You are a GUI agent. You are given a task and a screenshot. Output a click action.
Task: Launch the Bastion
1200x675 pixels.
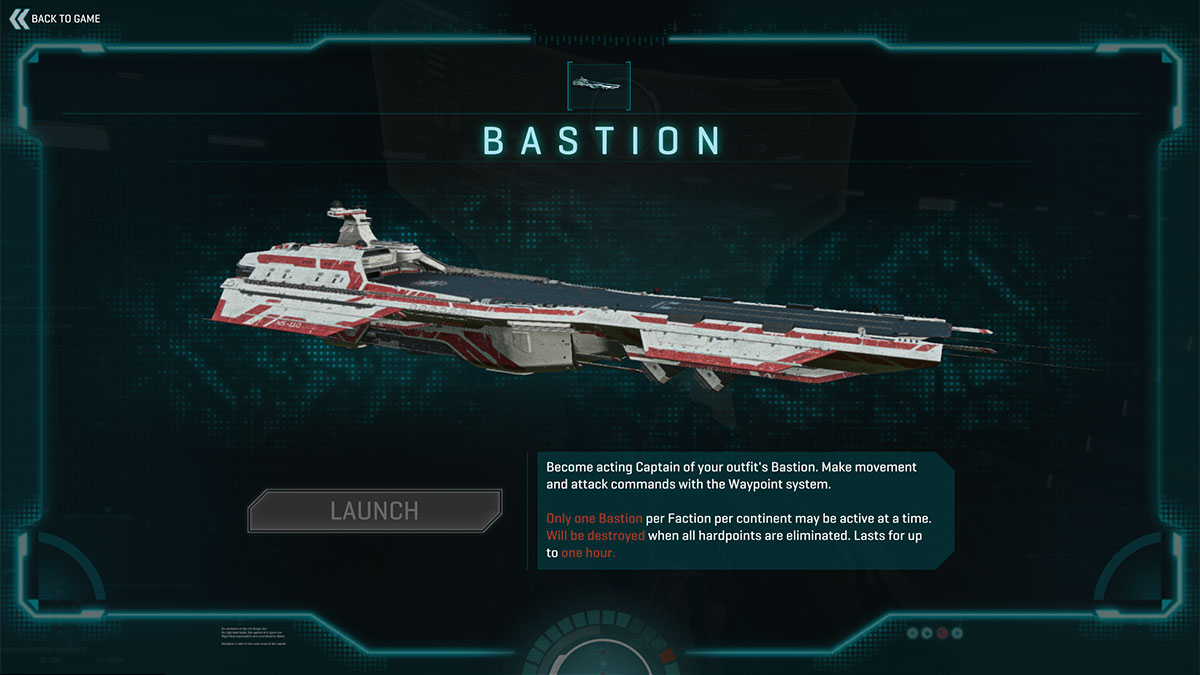coord(374,511)
